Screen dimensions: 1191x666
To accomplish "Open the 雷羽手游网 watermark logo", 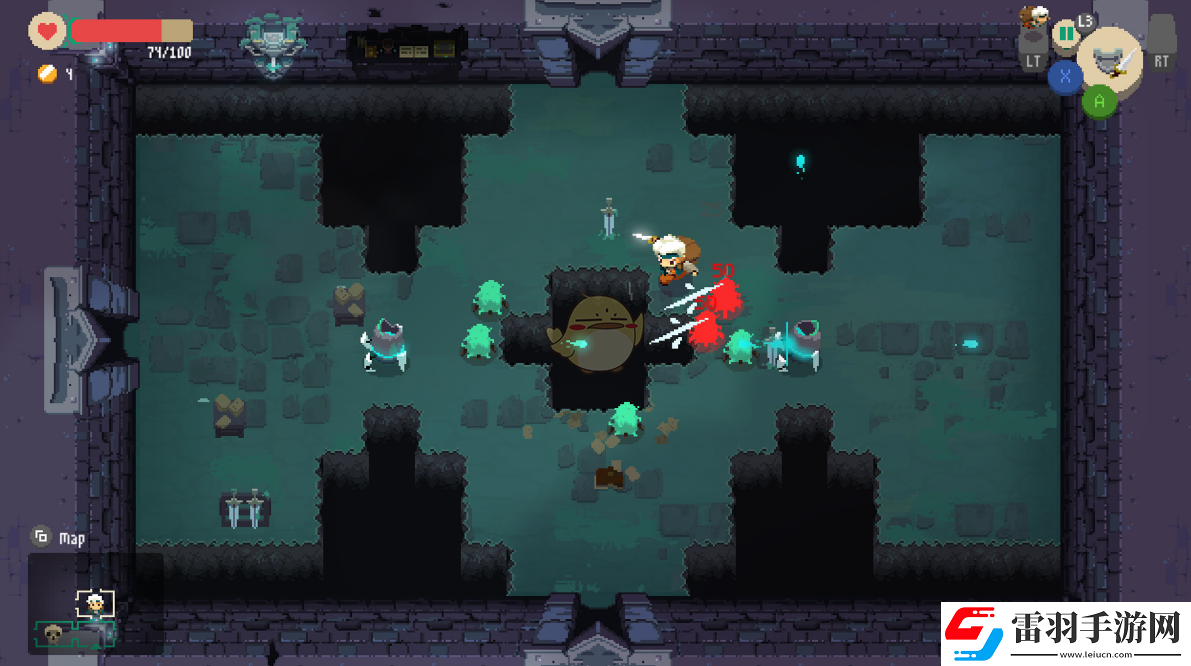I will point(1063,633).
